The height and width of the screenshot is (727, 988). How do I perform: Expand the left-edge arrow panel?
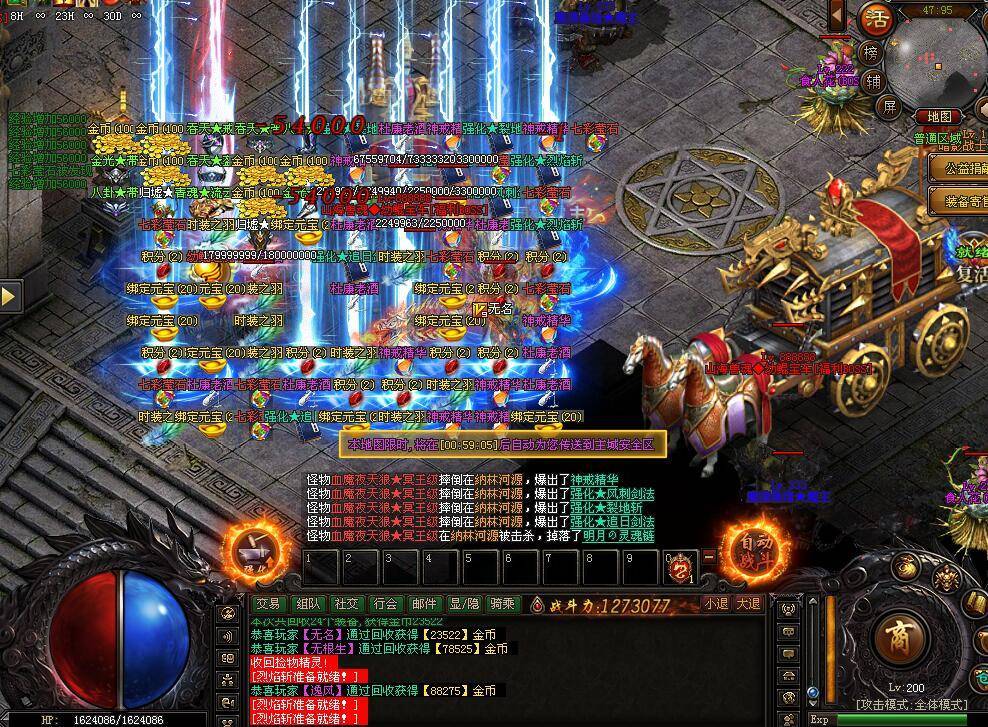pos(9,296)
